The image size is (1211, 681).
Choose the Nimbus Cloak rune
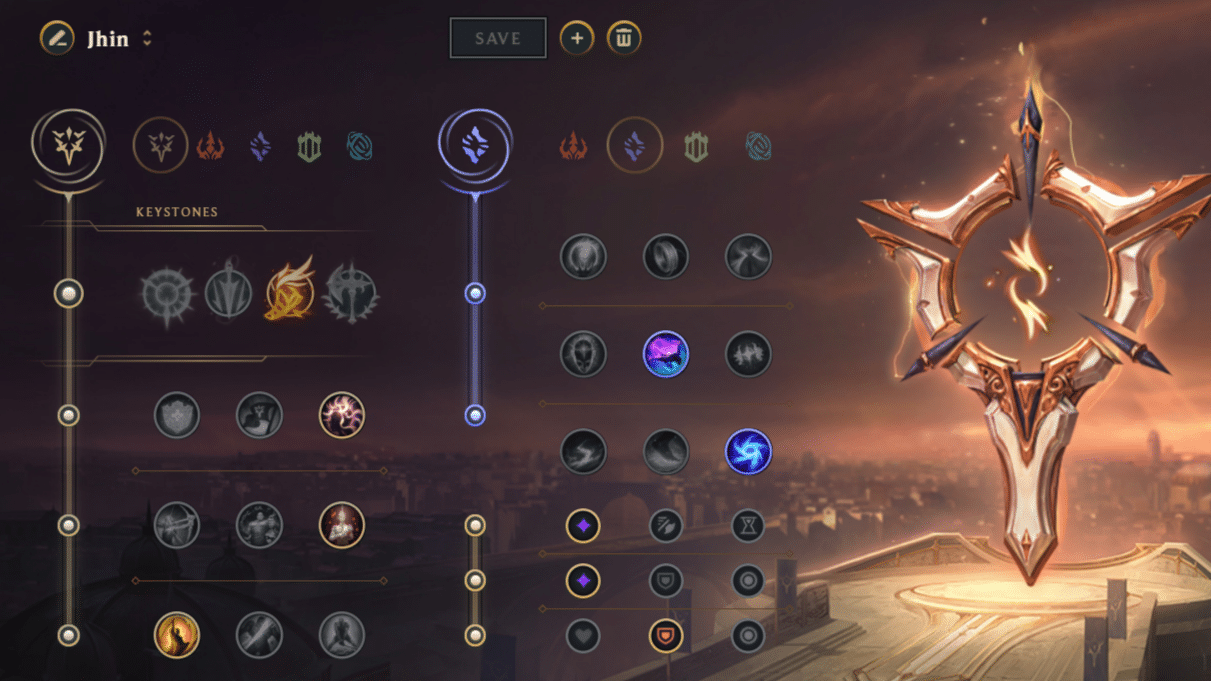748,256
